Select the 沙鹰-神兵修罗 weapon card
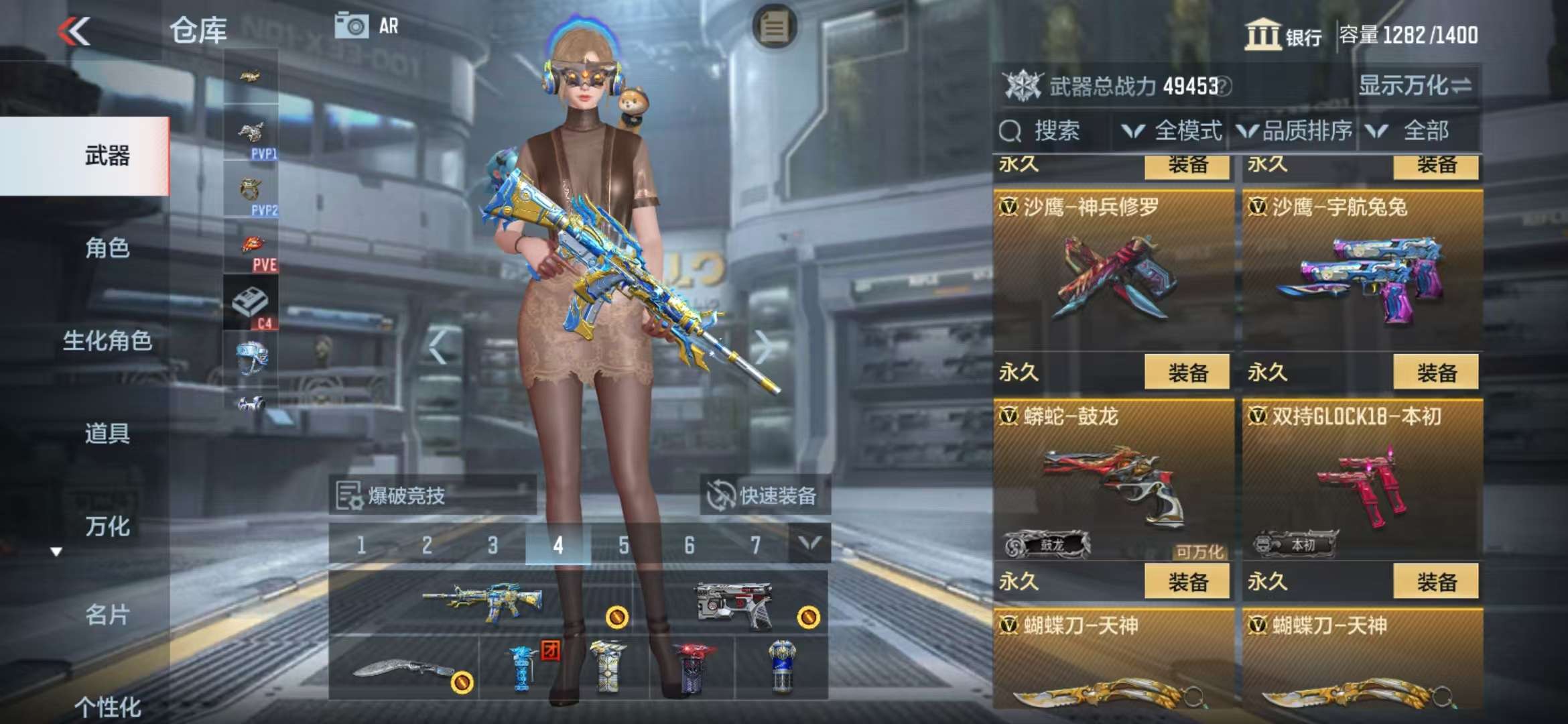Image resolution: width=1568 pixels, height=724 pixels. [x=1113, y=275]
